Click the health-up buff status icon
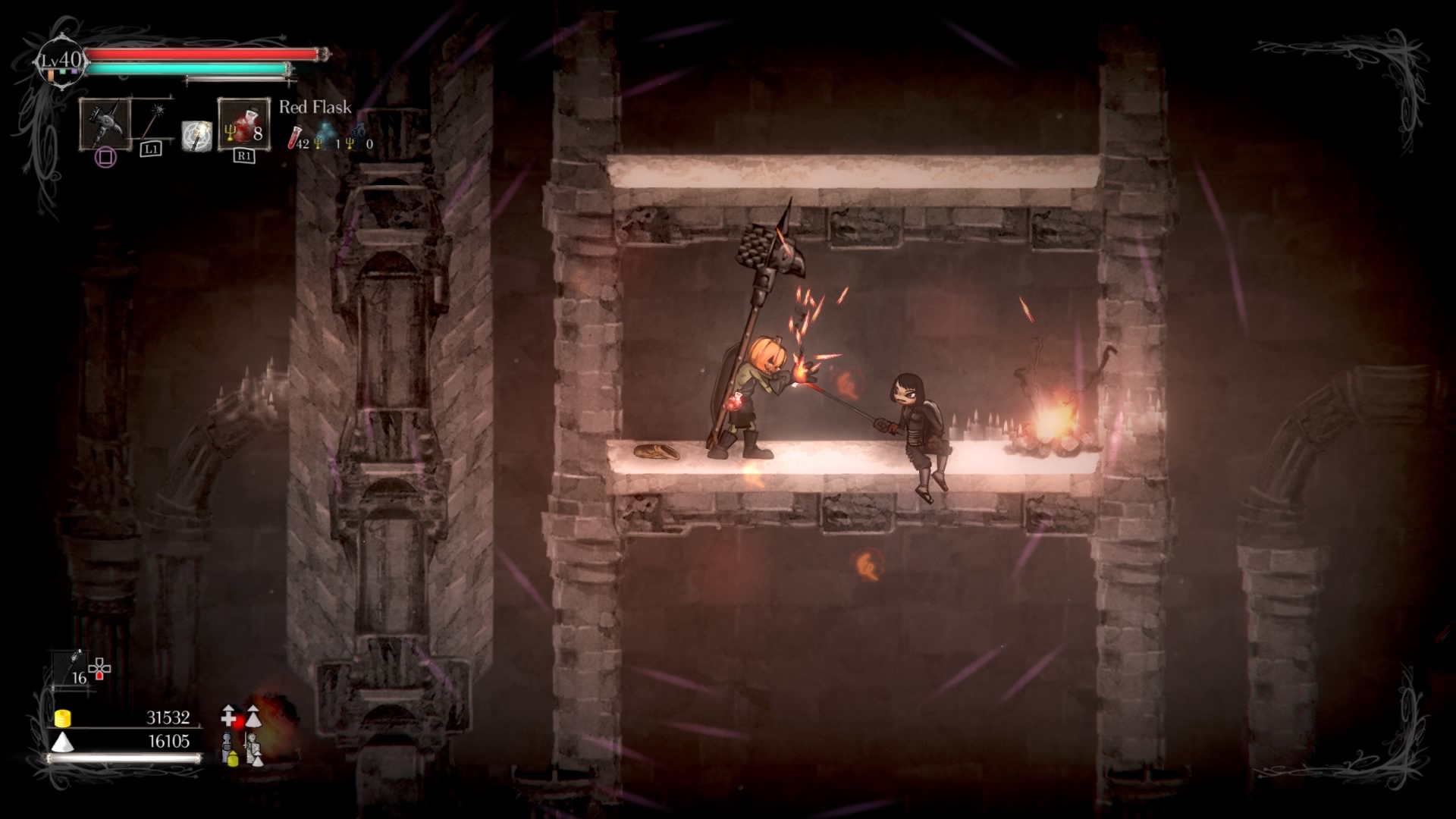 [x=229, y=715]
